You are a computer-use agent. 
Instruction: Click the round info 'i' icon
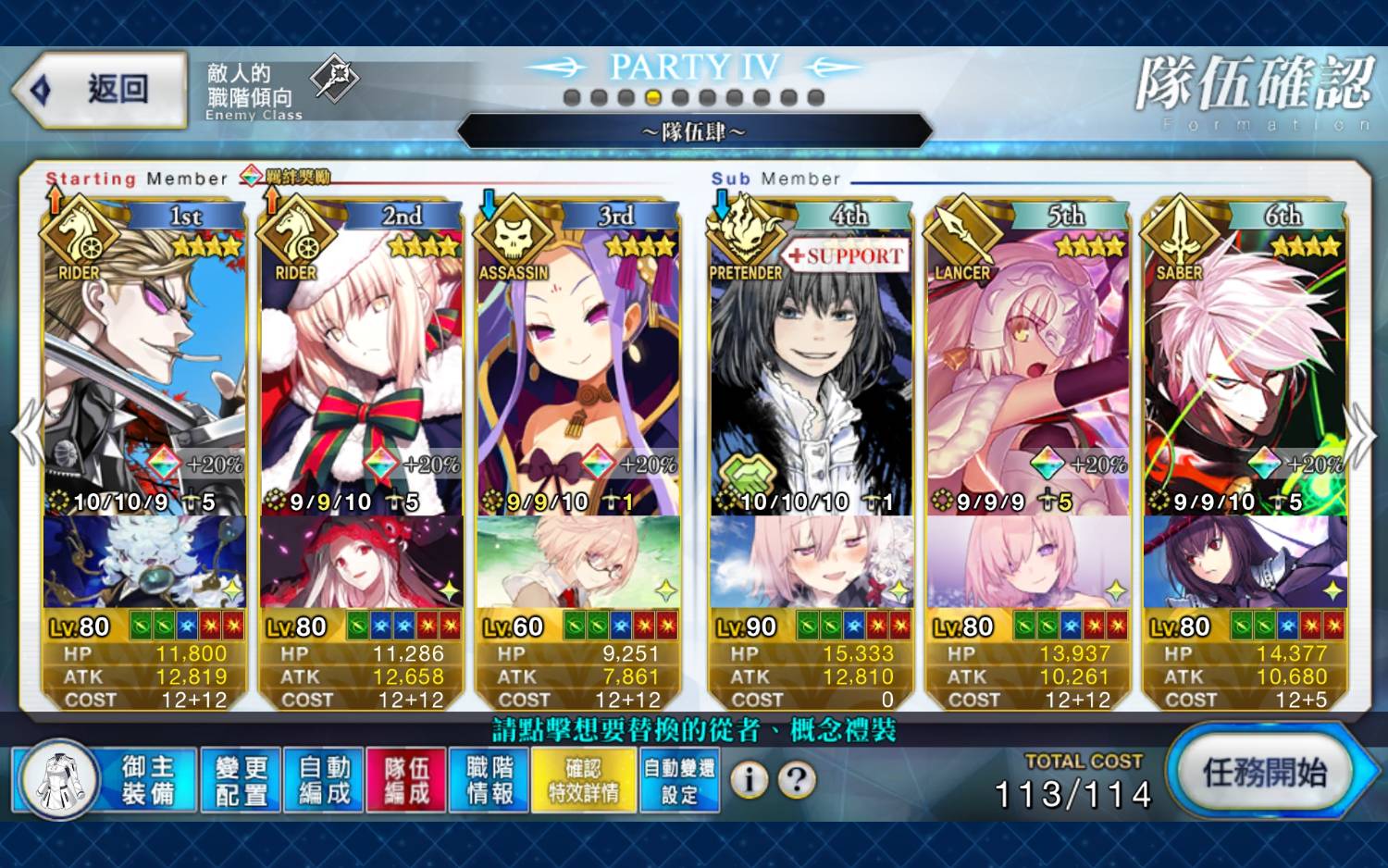pyautogui.click(x=750, y=780)
